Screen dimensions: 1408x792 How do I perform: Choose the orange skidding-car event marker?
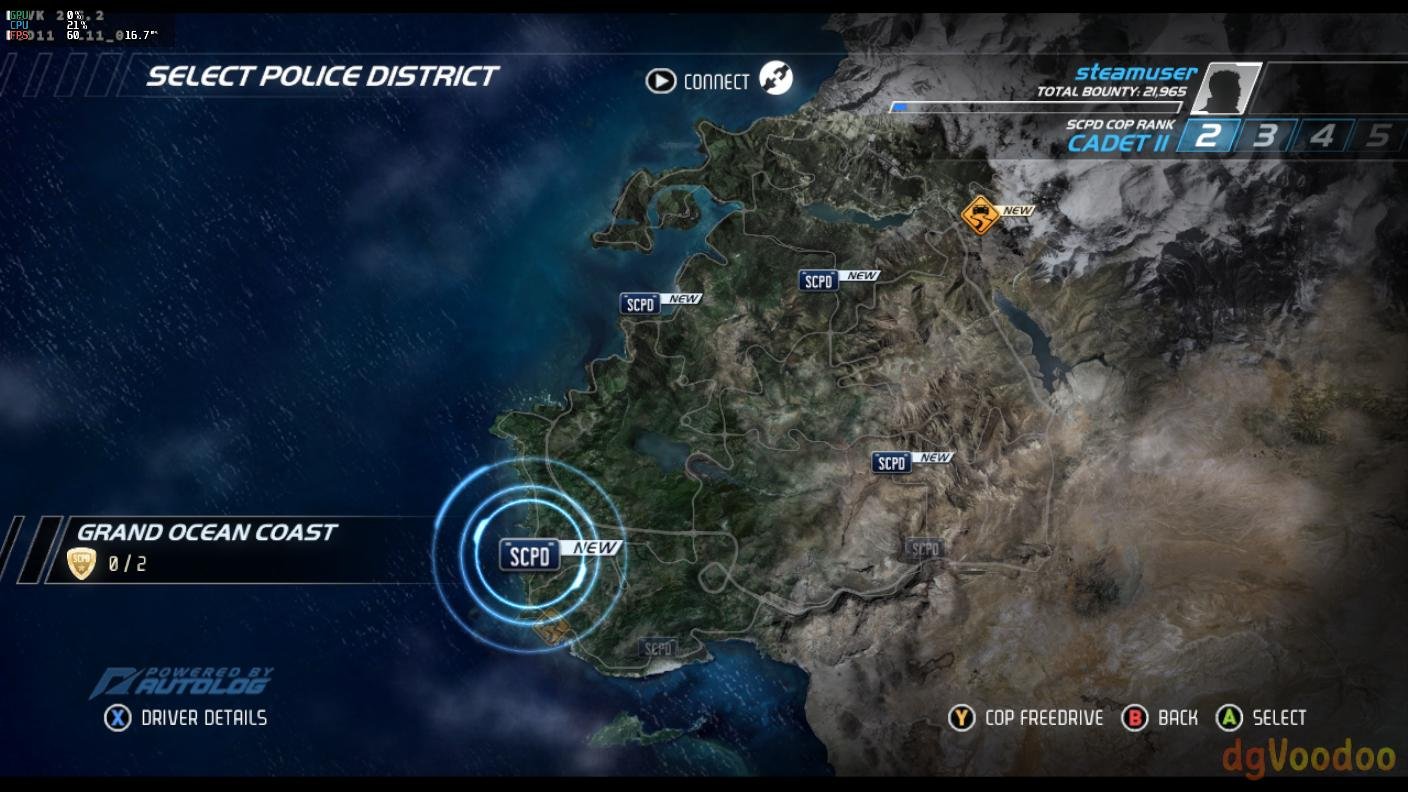[980, 214]
